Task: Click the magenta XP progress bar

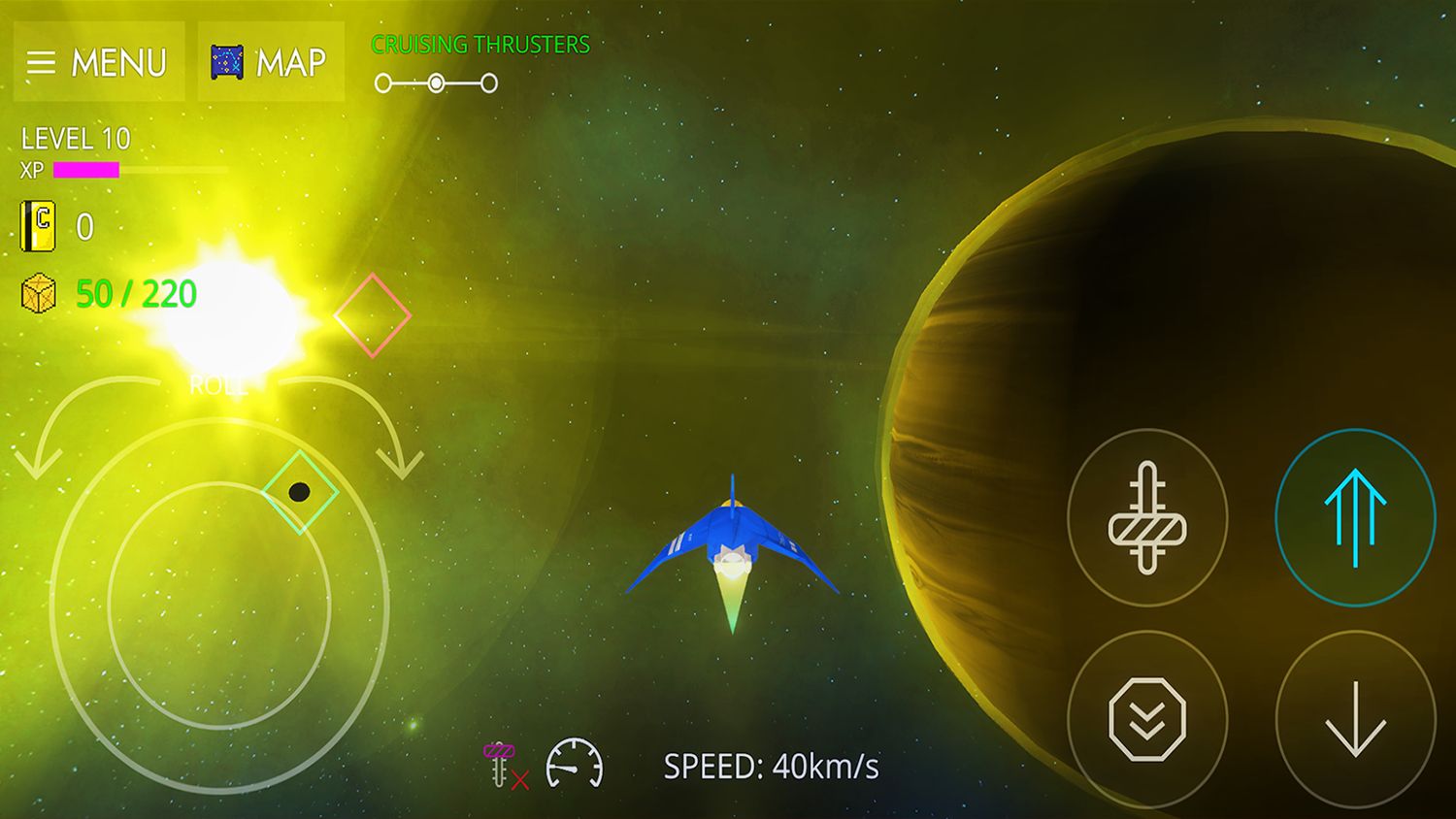Action: pos(85,170)
